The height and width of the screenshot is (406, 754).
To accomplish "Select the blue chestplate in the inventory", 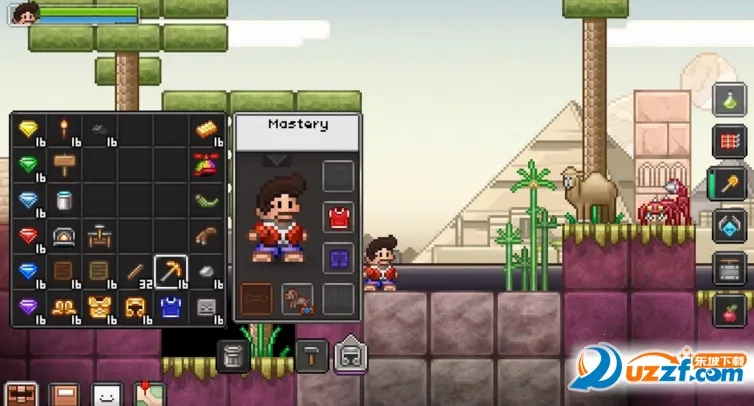I will point(171,305).
